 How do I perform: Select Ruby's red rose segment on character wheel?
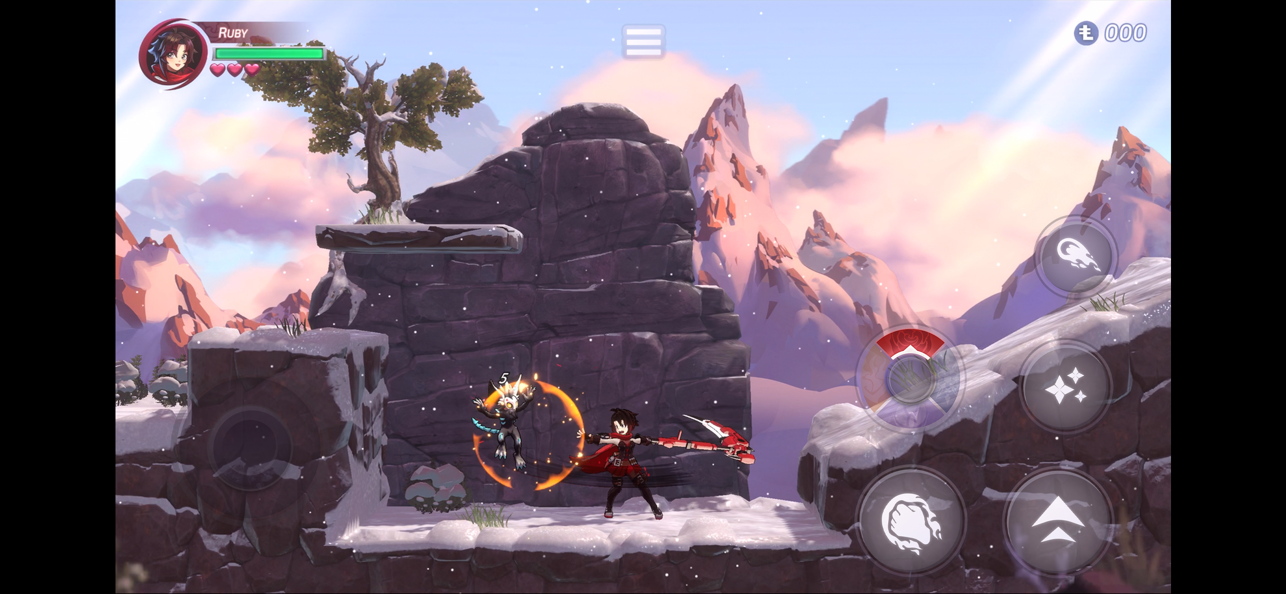point(910,344)
